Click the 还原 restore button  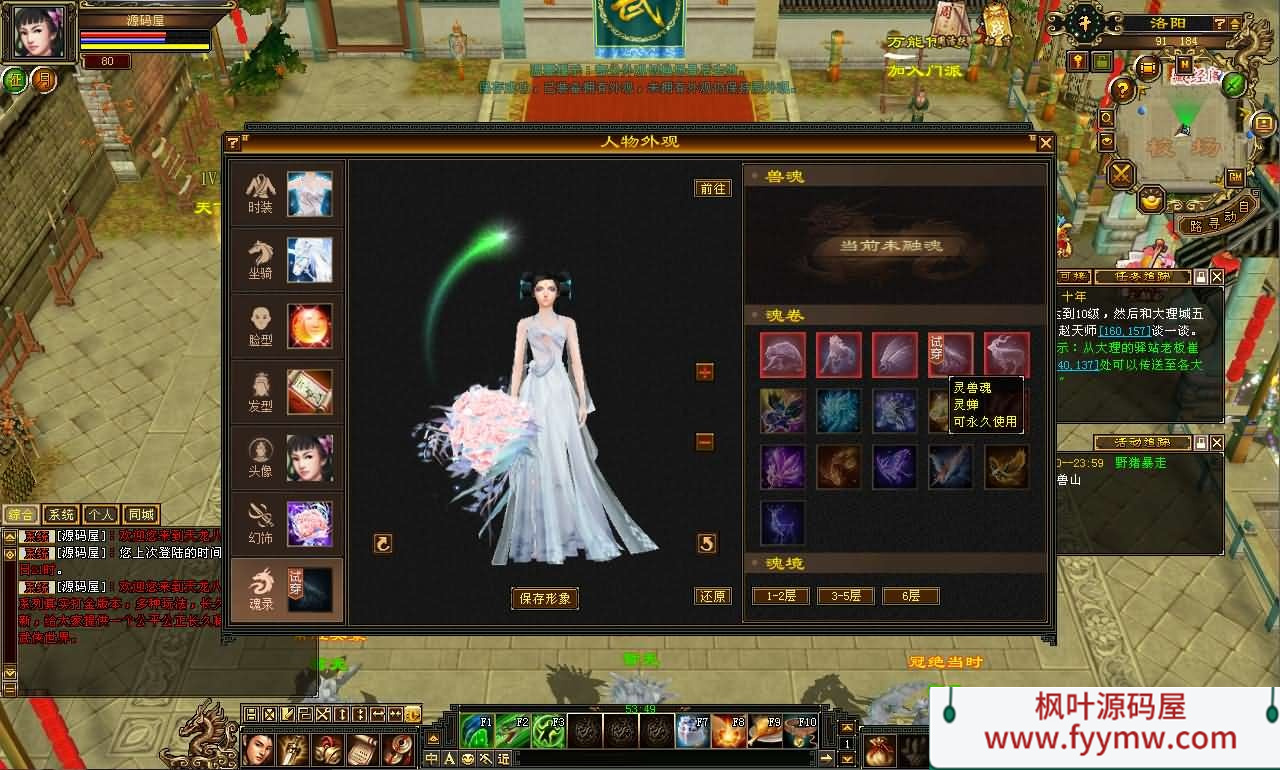[x=712, y=596]
